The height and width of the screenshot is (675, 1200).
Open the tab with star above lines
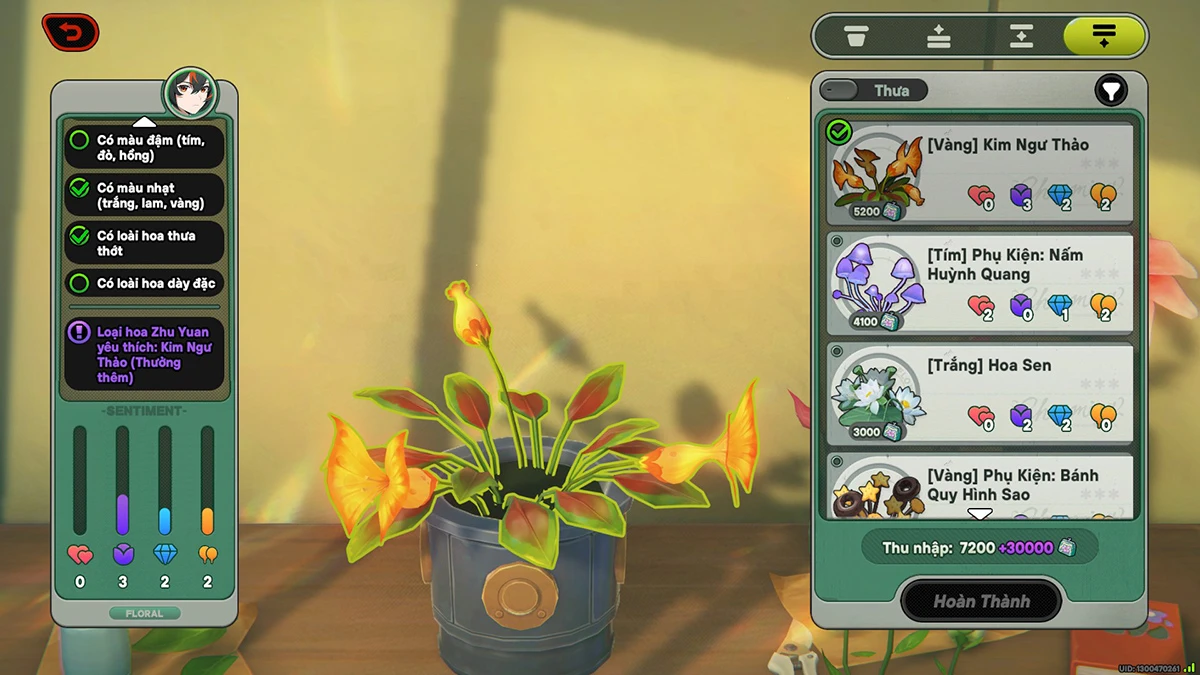click(938, 37)
